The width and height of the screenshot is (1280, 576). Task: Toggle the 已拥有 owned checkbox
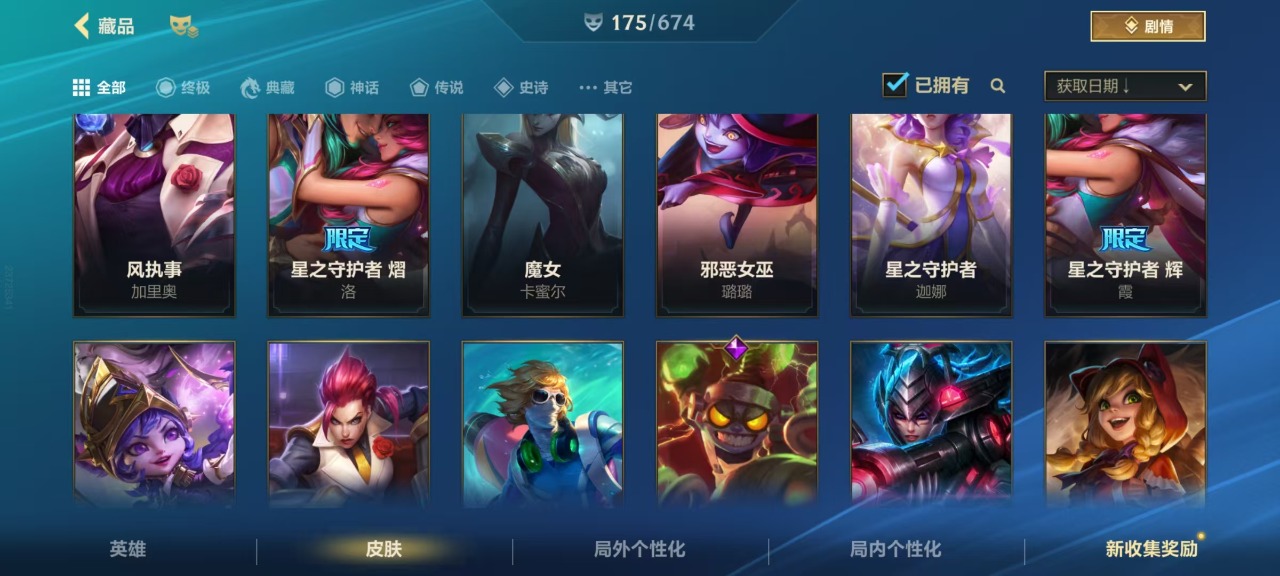pyautogui.click(x=895, y=85)
